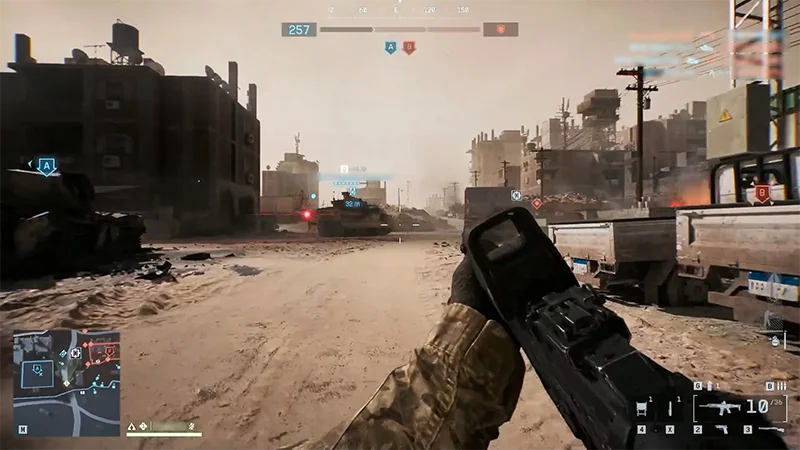
Task: Equip the shotgun in slot 3
Action: [x=770, y=429]
